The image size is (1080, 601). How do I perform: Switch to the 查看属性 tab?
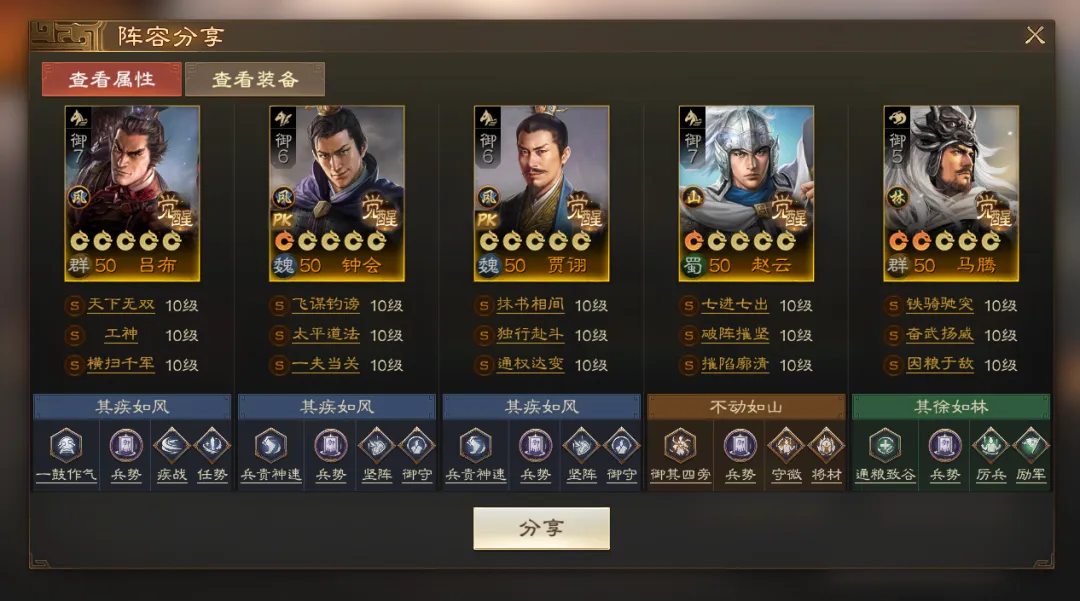(112, 79)
